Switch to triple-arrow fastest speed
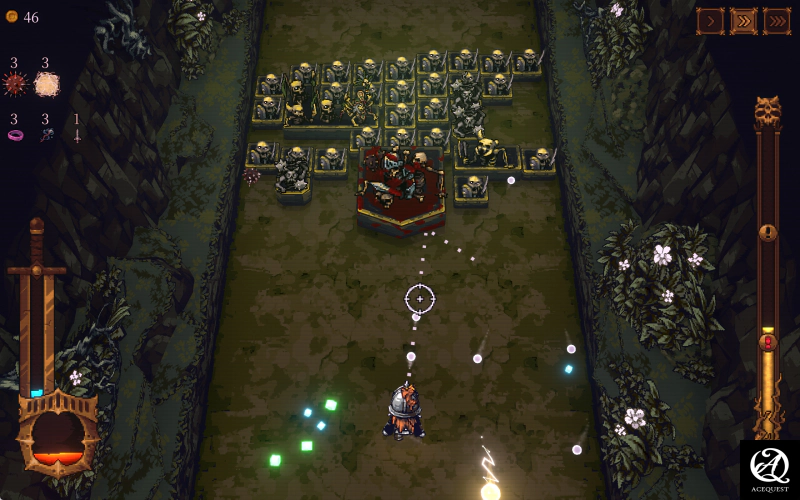Screen dimensions: 800x500 777,20
